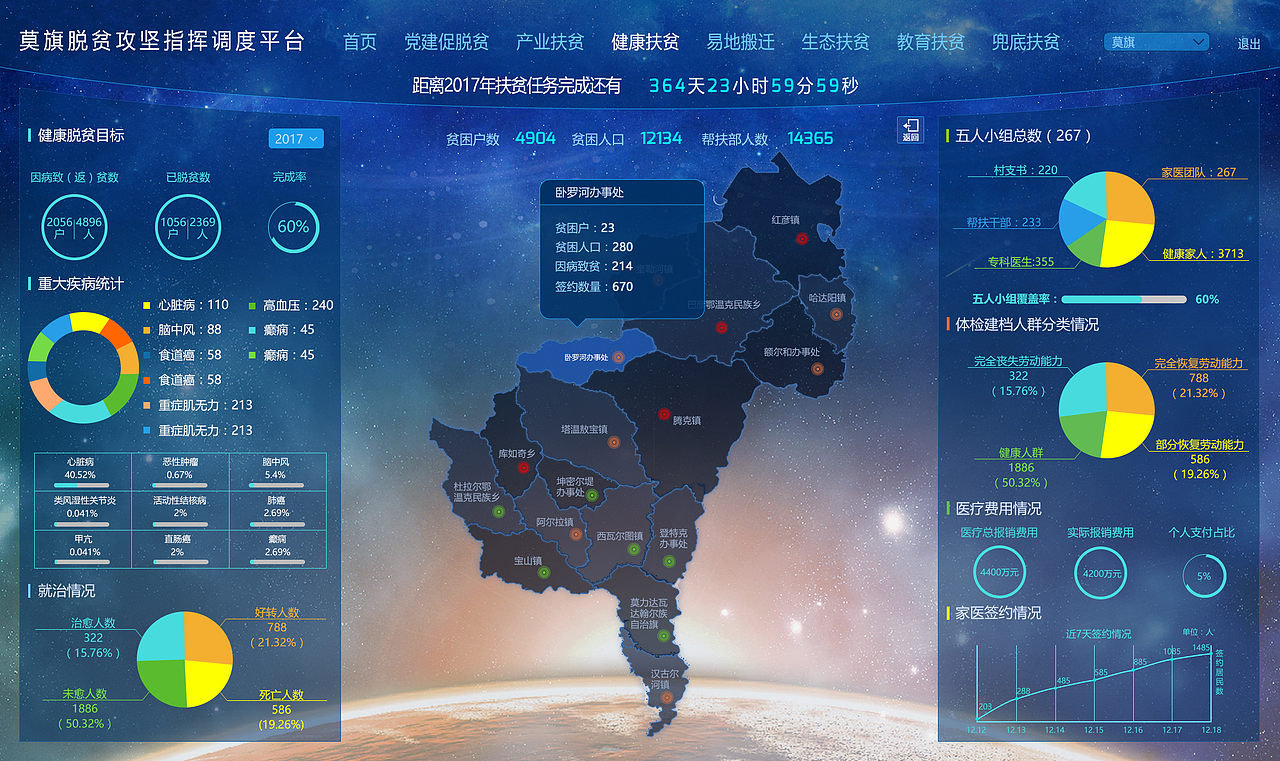Open the 首页 menu item
The height and width of the screenshot is (761, 1280).
point(359,42)
